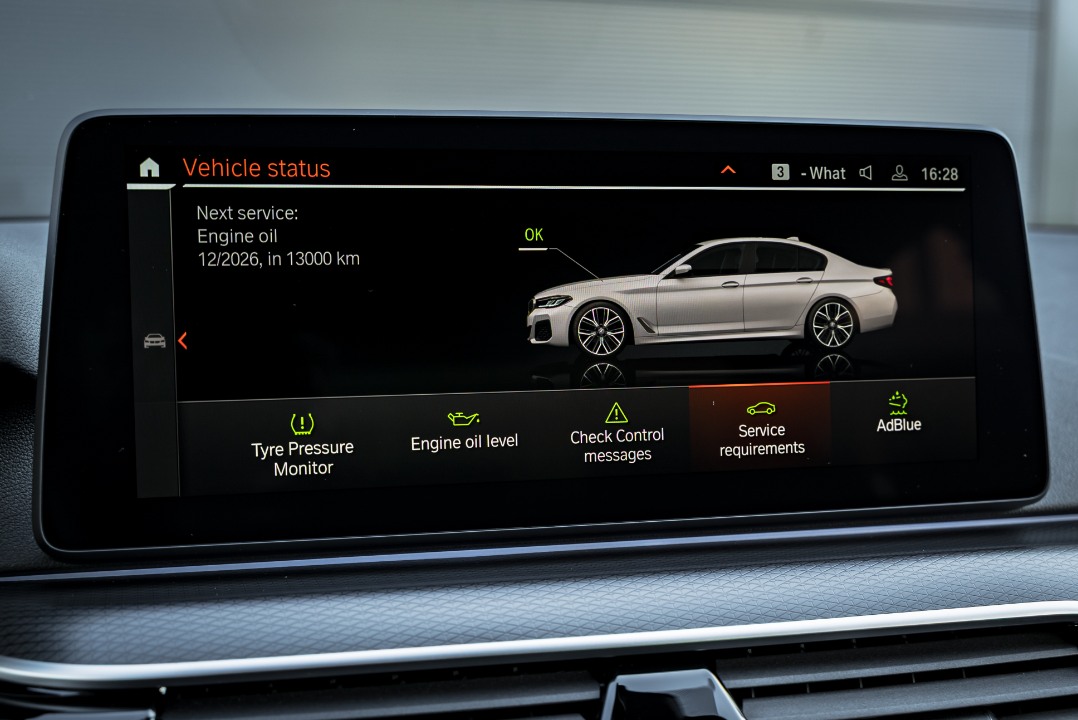This screenshot has width=1078, height=720.
Task: Tap the orange up chevron
Action: point(728,170)
